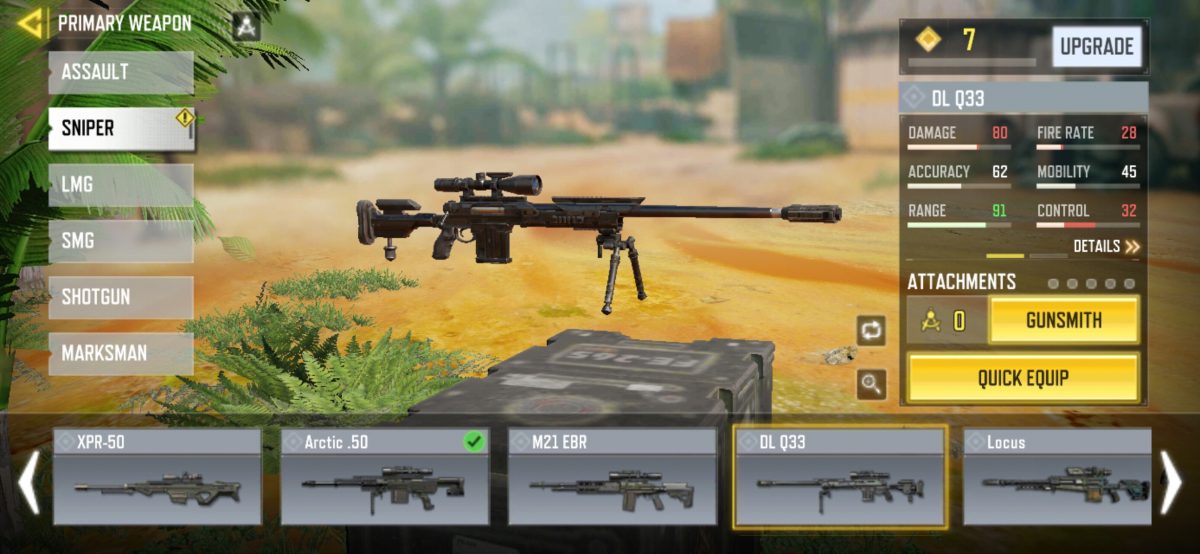
Task: Choose the Arctic .50 sniper rifle
Action: pos(385,477)
